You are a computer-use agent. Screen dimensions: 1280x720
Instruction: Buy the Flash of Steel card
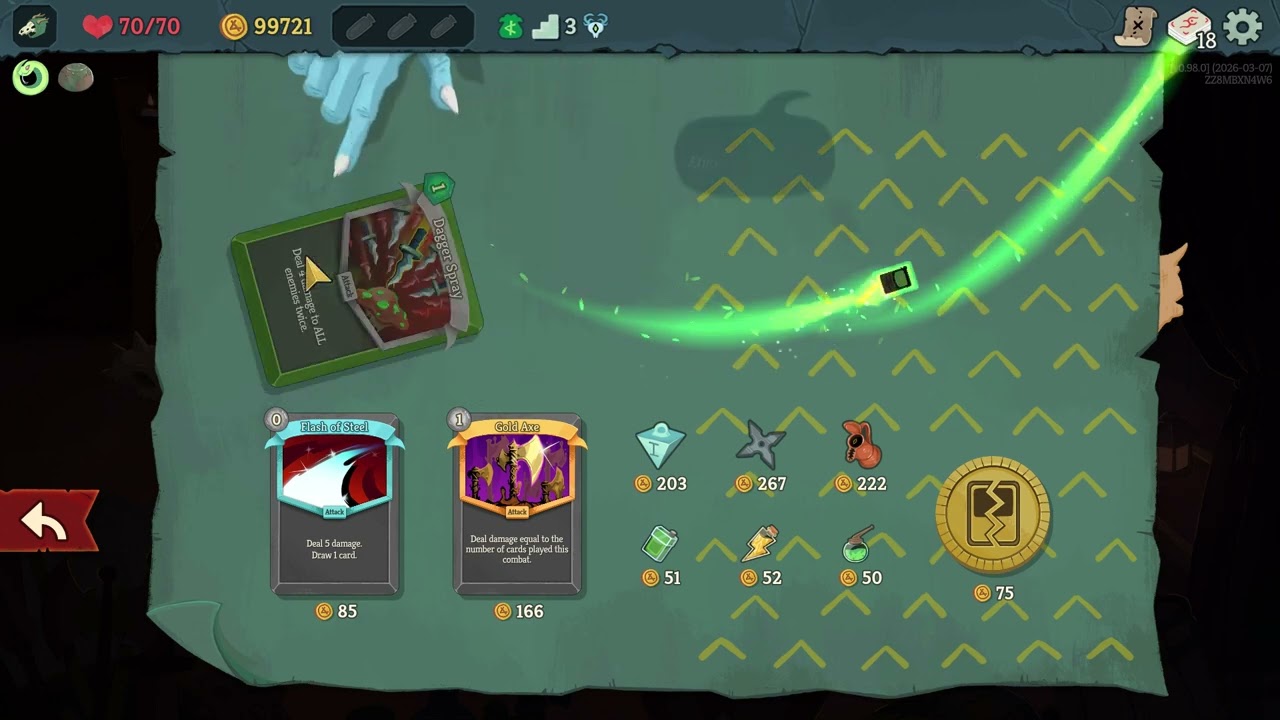pos(335,503)
